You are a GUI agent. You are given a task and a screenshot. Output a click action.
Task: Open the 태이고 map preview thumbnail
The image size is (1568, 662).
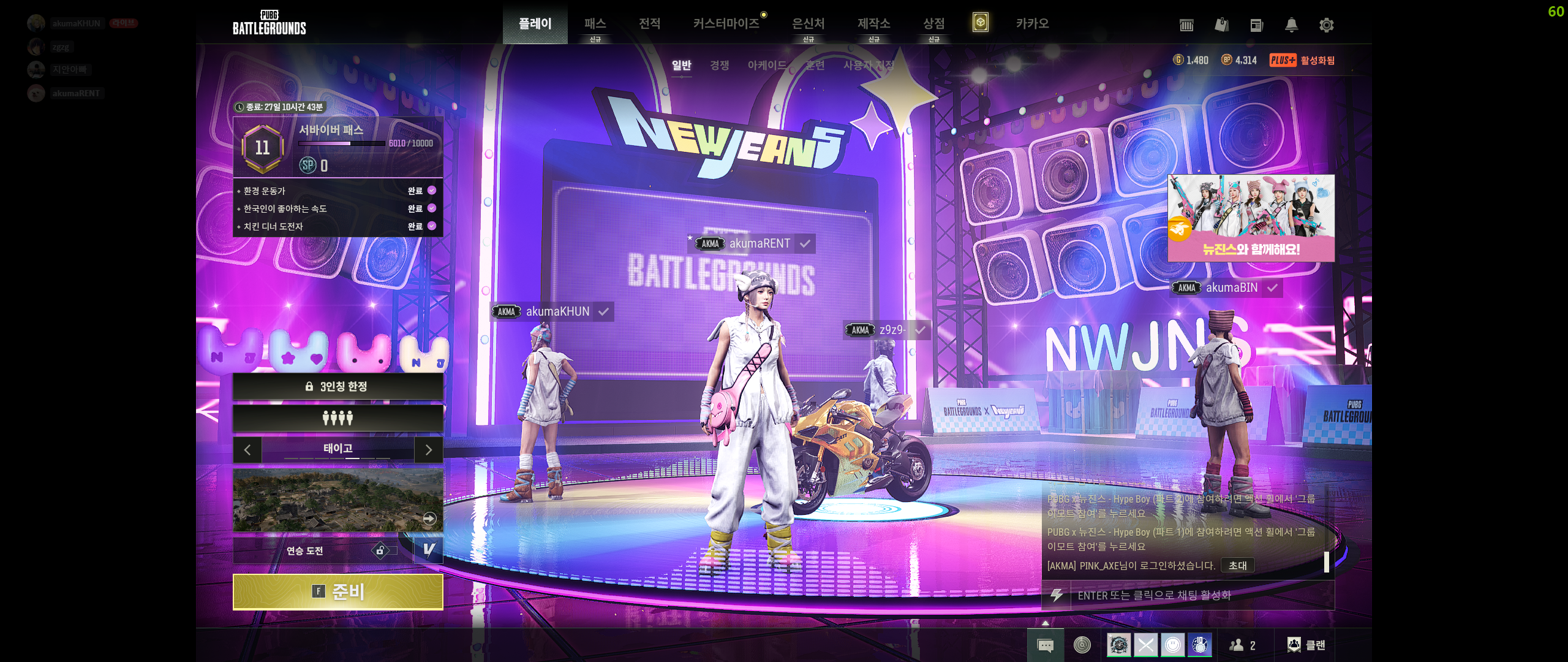pos(337,500)
